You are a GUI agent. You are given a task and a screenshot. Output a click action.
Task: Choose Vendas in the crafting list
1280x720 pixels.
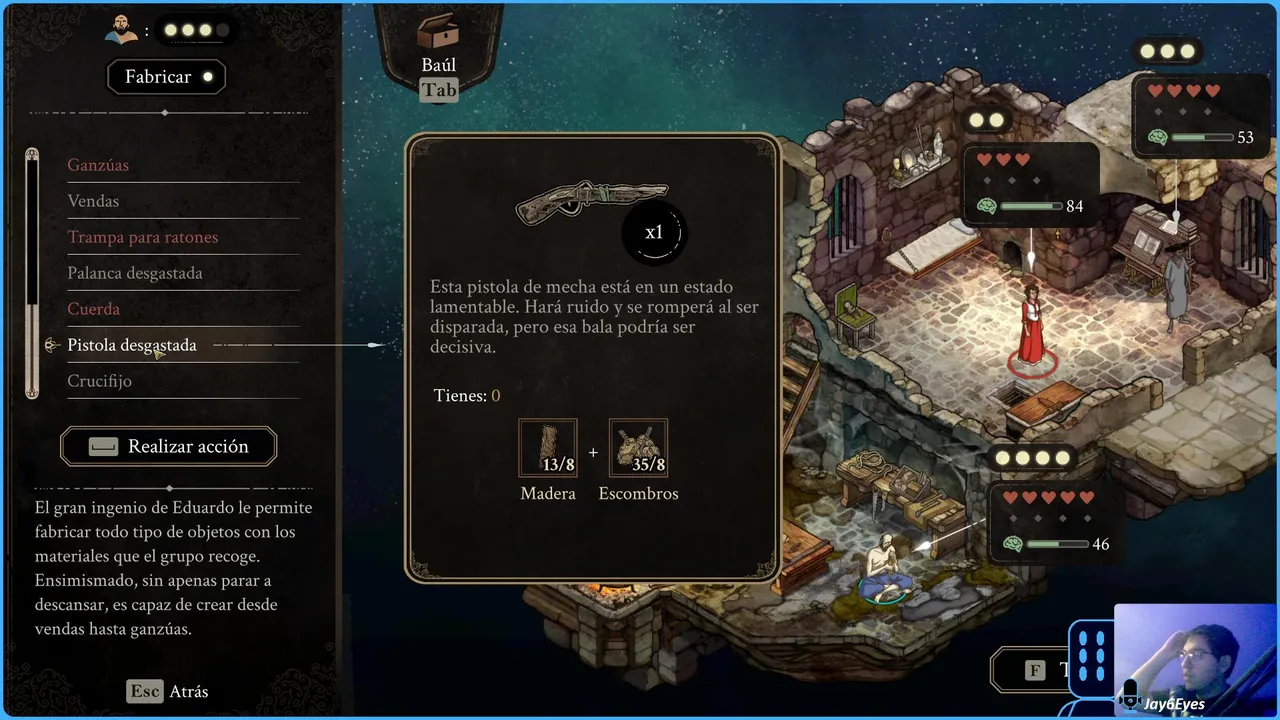tap(93, 201)
